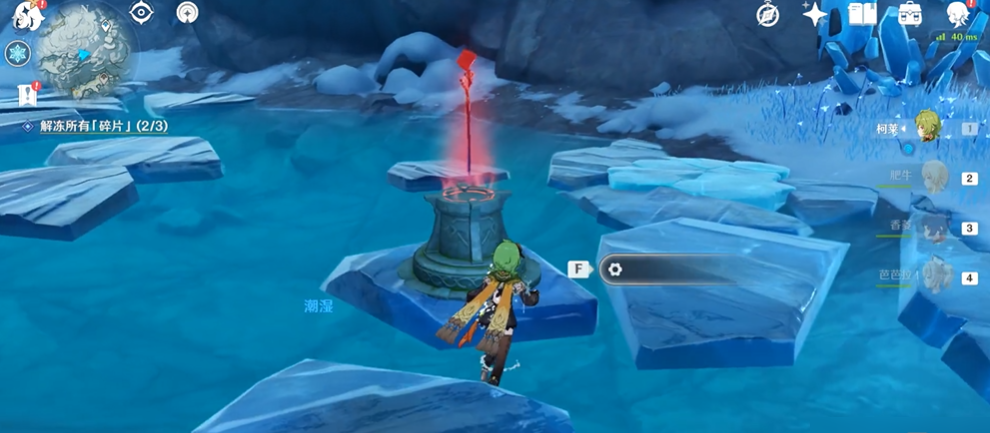Tap the round star emblem icon
This screenshot has width=990, height=433.
pos(187,12)
